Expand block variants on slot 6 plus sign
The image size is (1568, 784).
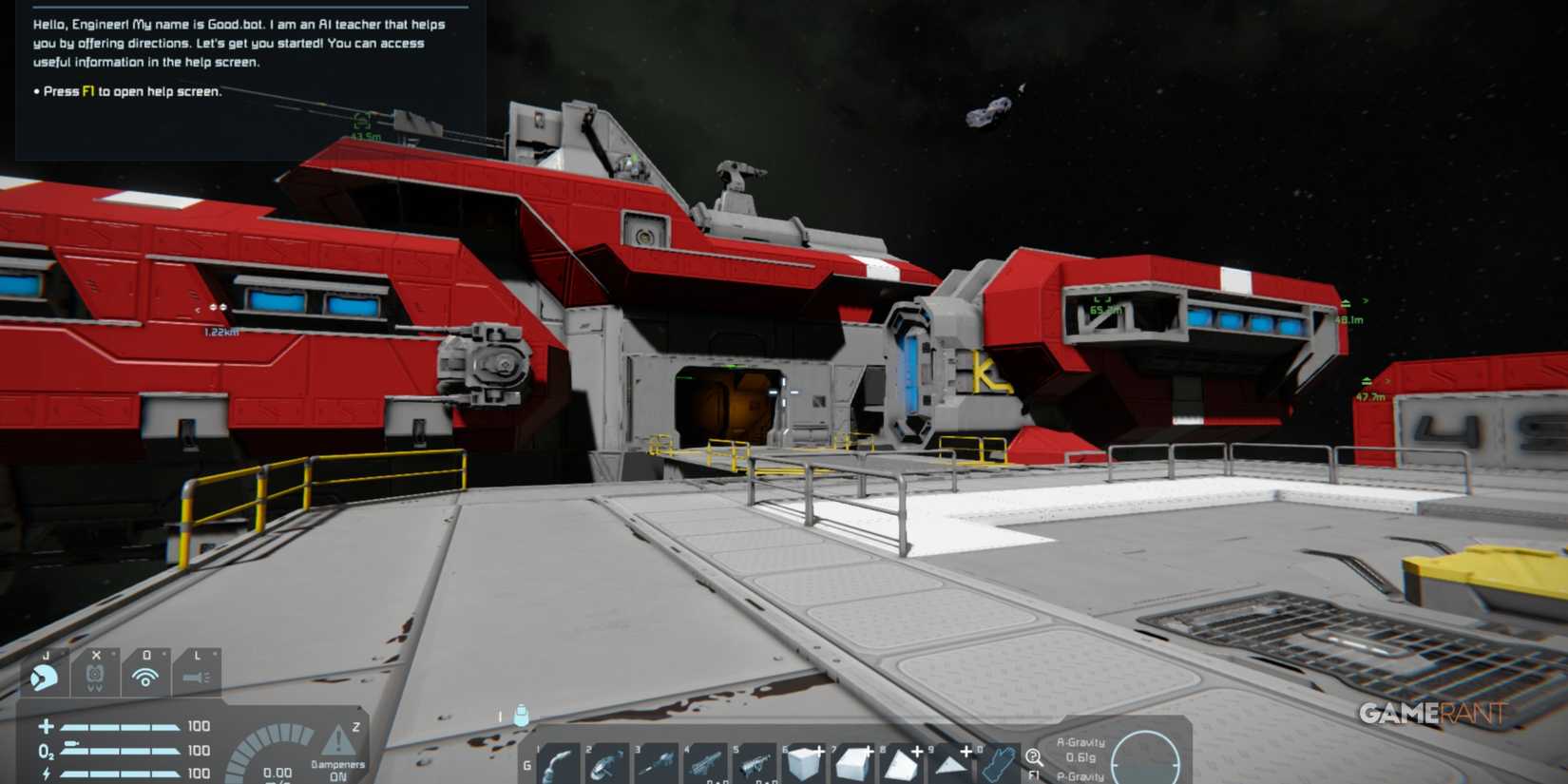820,752
